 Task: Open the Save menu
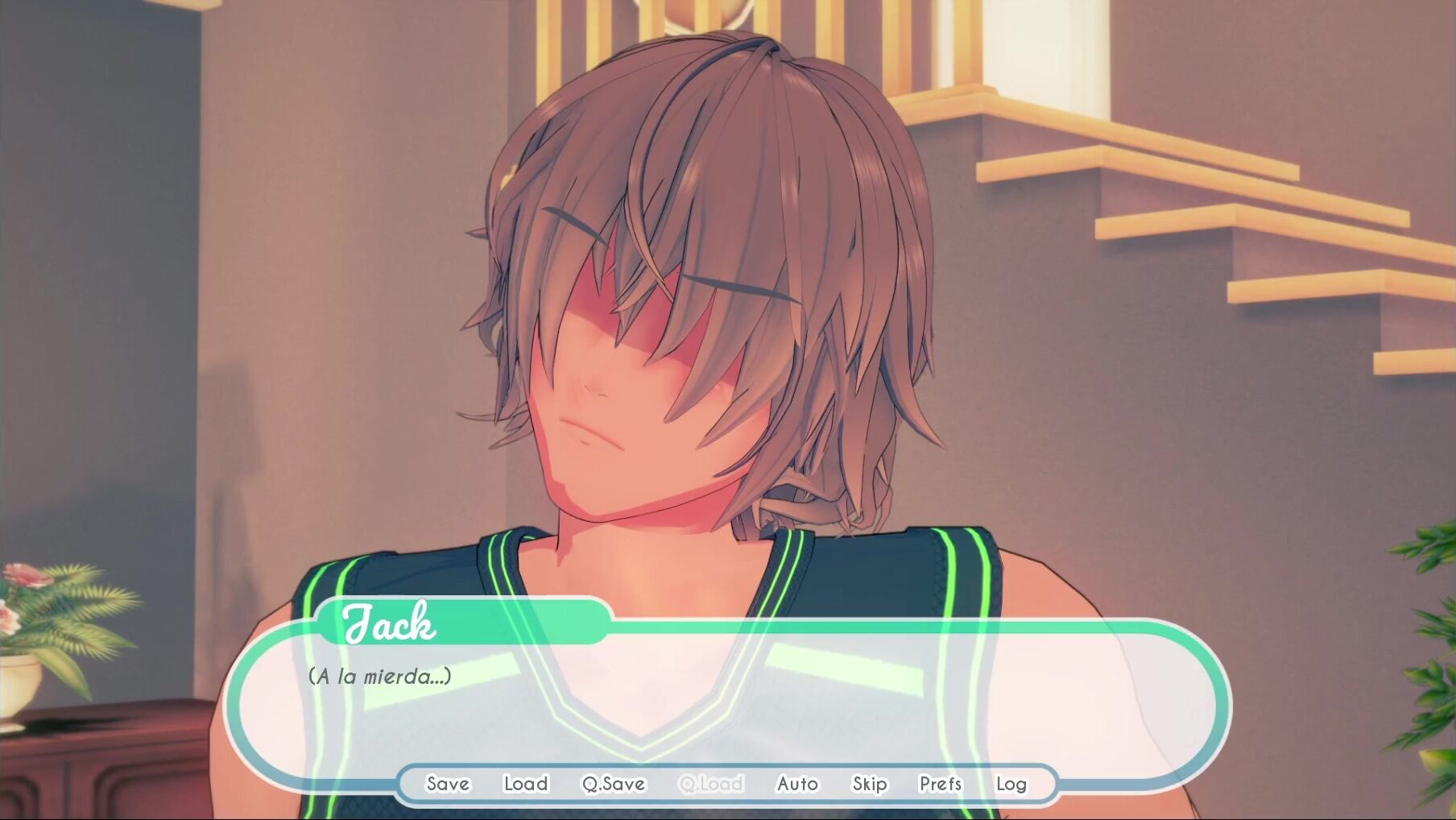tap(447, 784)
